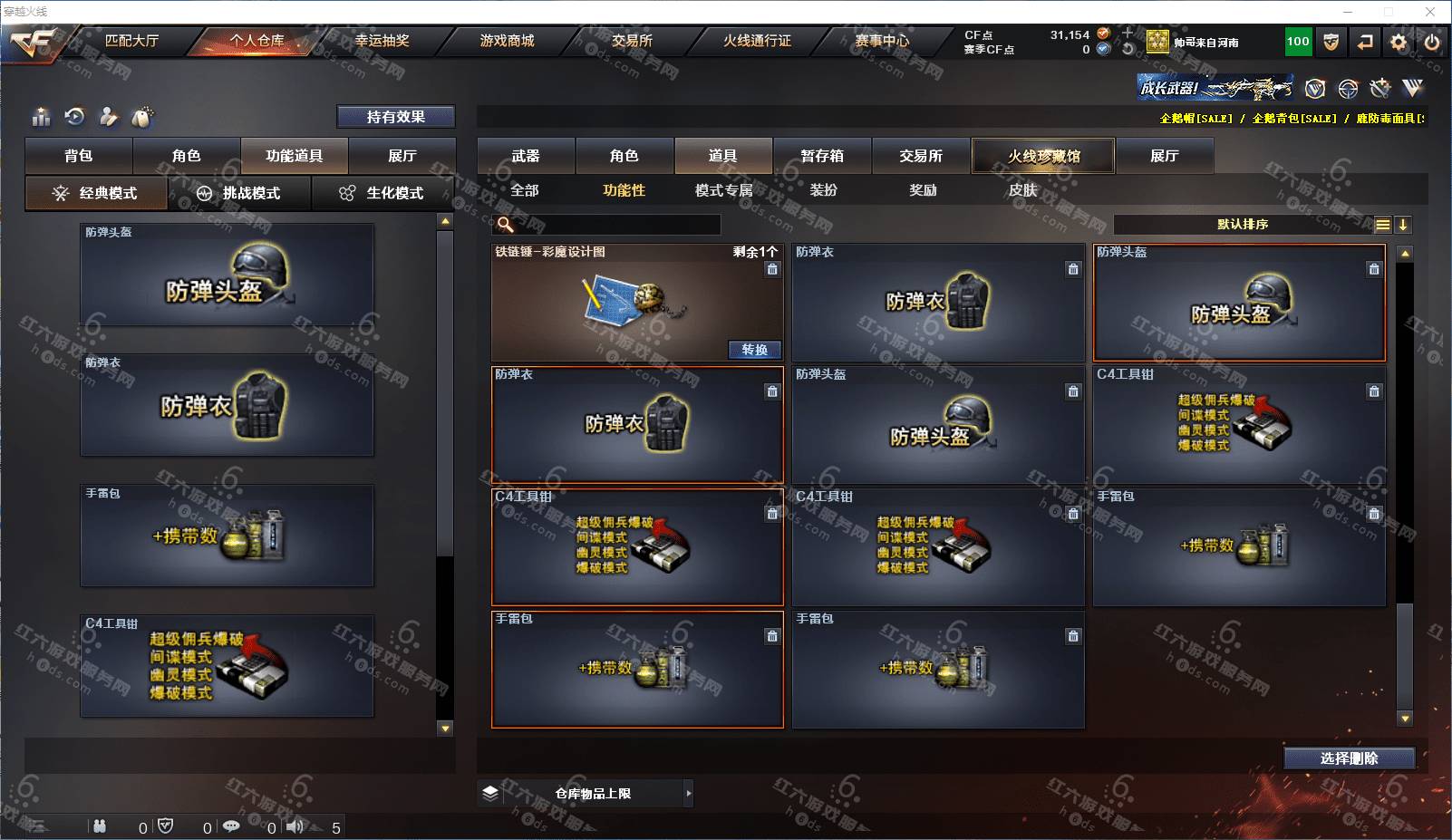Click 转换 on the blueprint item
The width and height of the screenshot is (1452, 840).
tap(754, 350)
